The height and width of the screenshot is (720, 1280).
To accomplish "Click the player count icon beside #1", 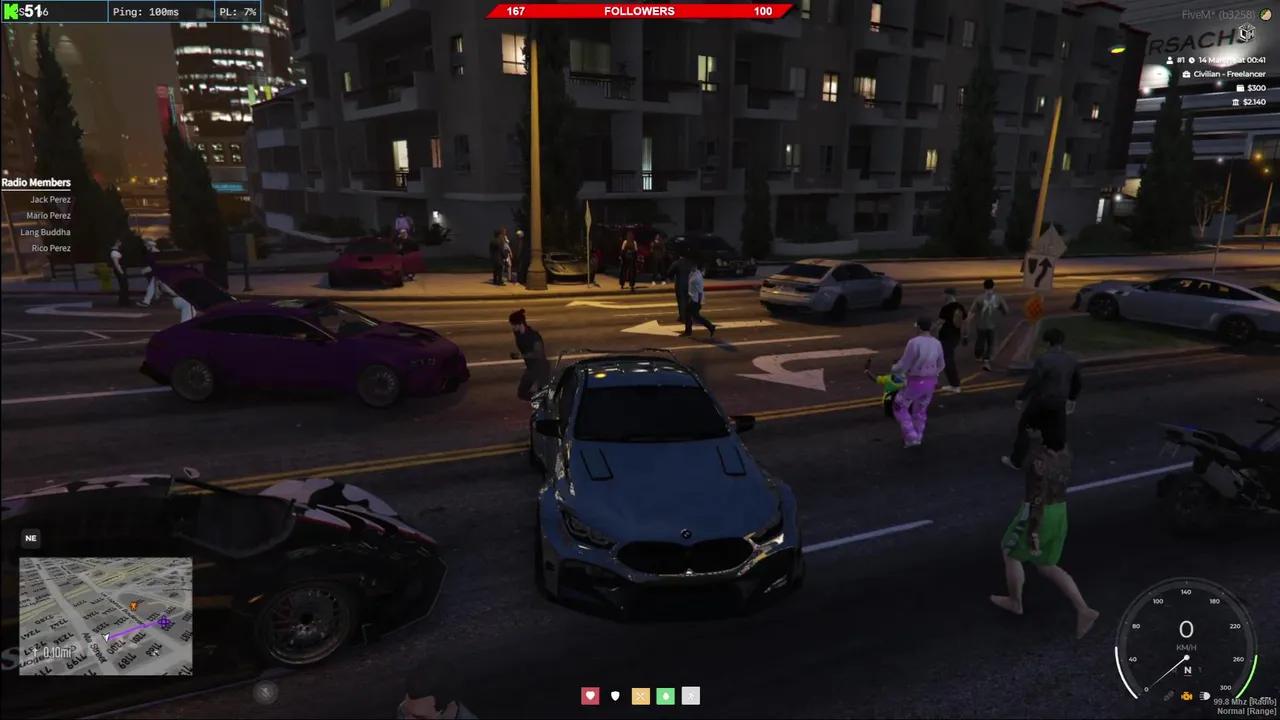I will point(1170,60).
